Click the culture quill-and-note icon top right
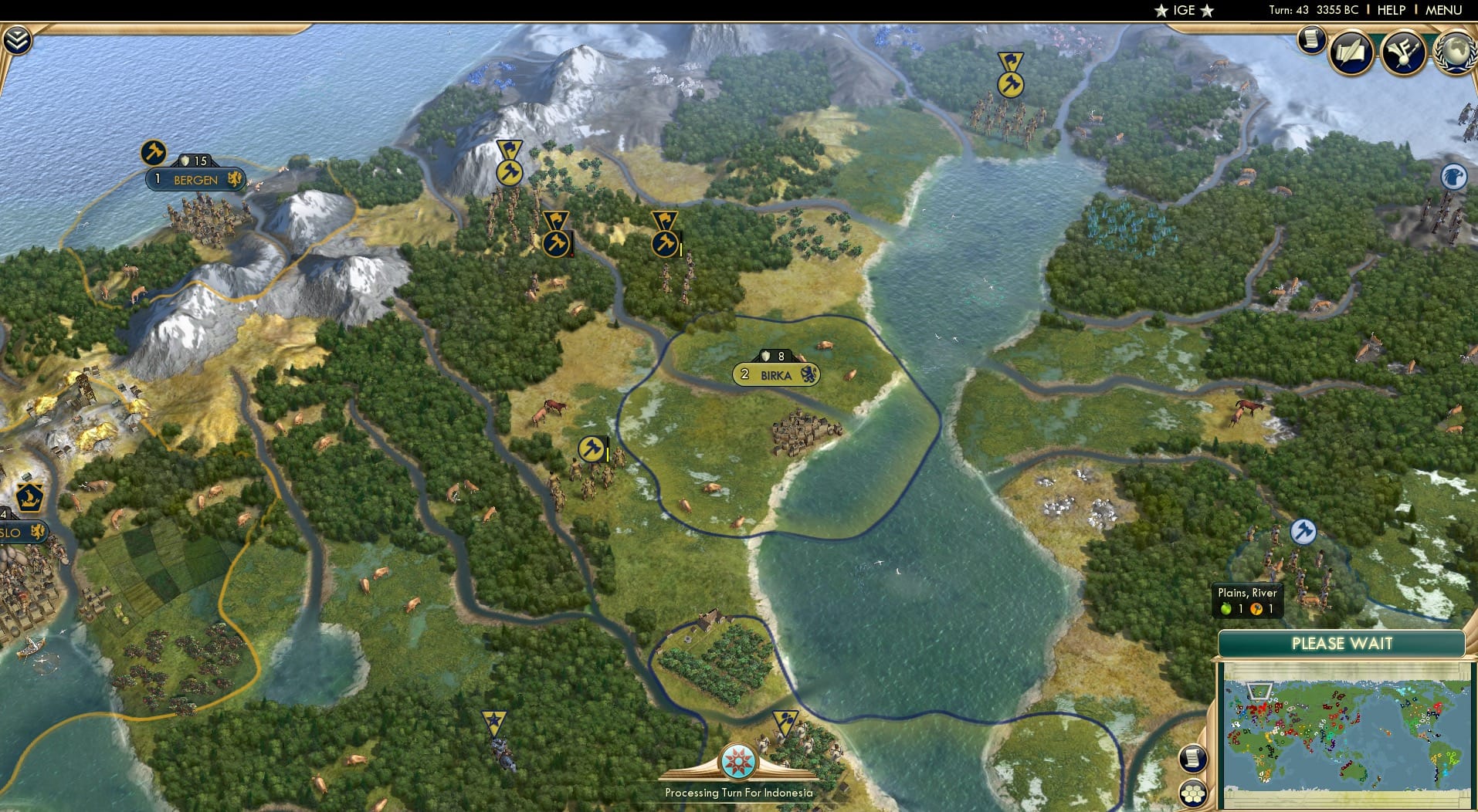The image size is (1478, 812). (x=1351, y=52)
